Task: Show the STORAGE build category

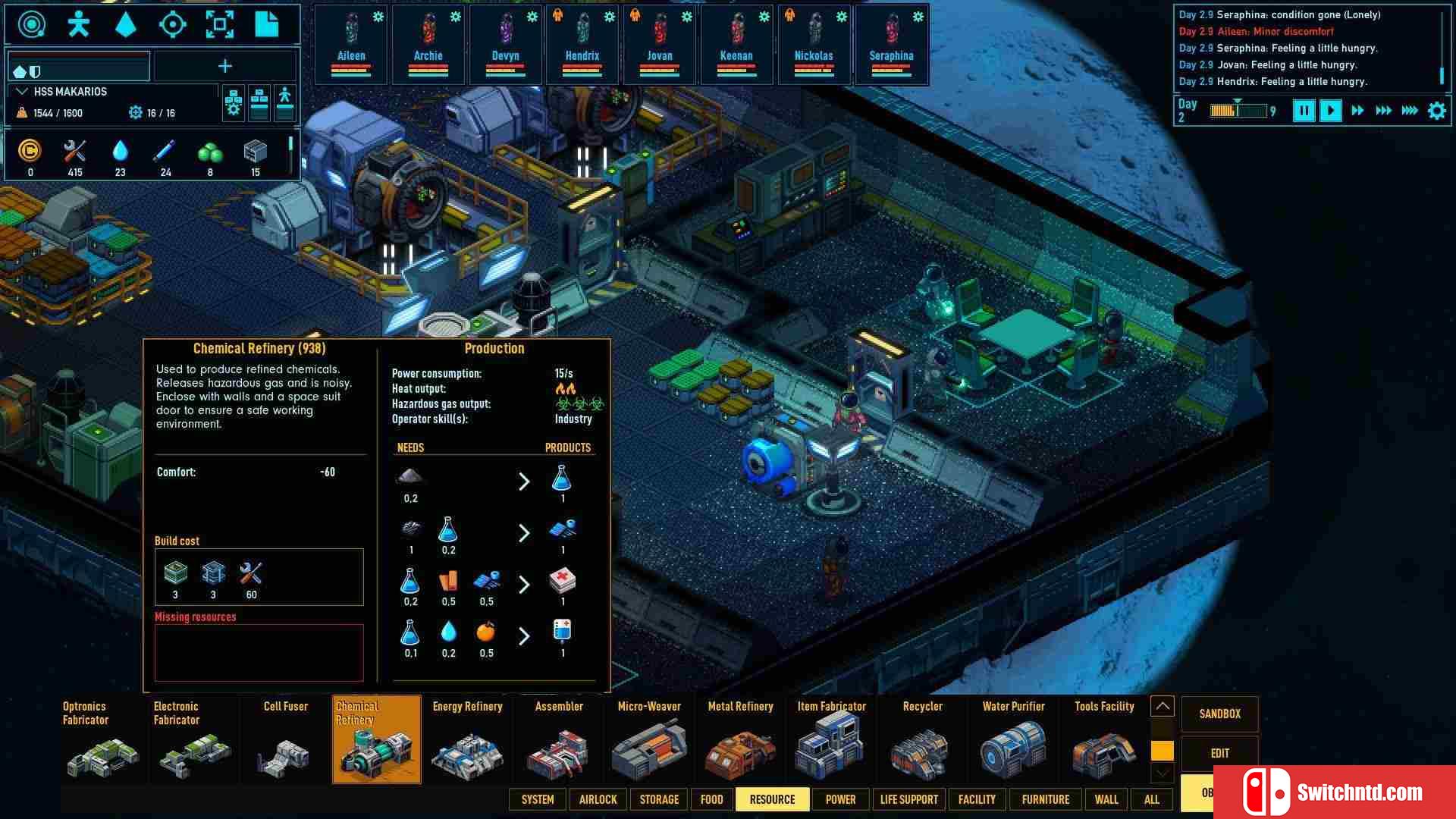Action: tap(659, 799)
